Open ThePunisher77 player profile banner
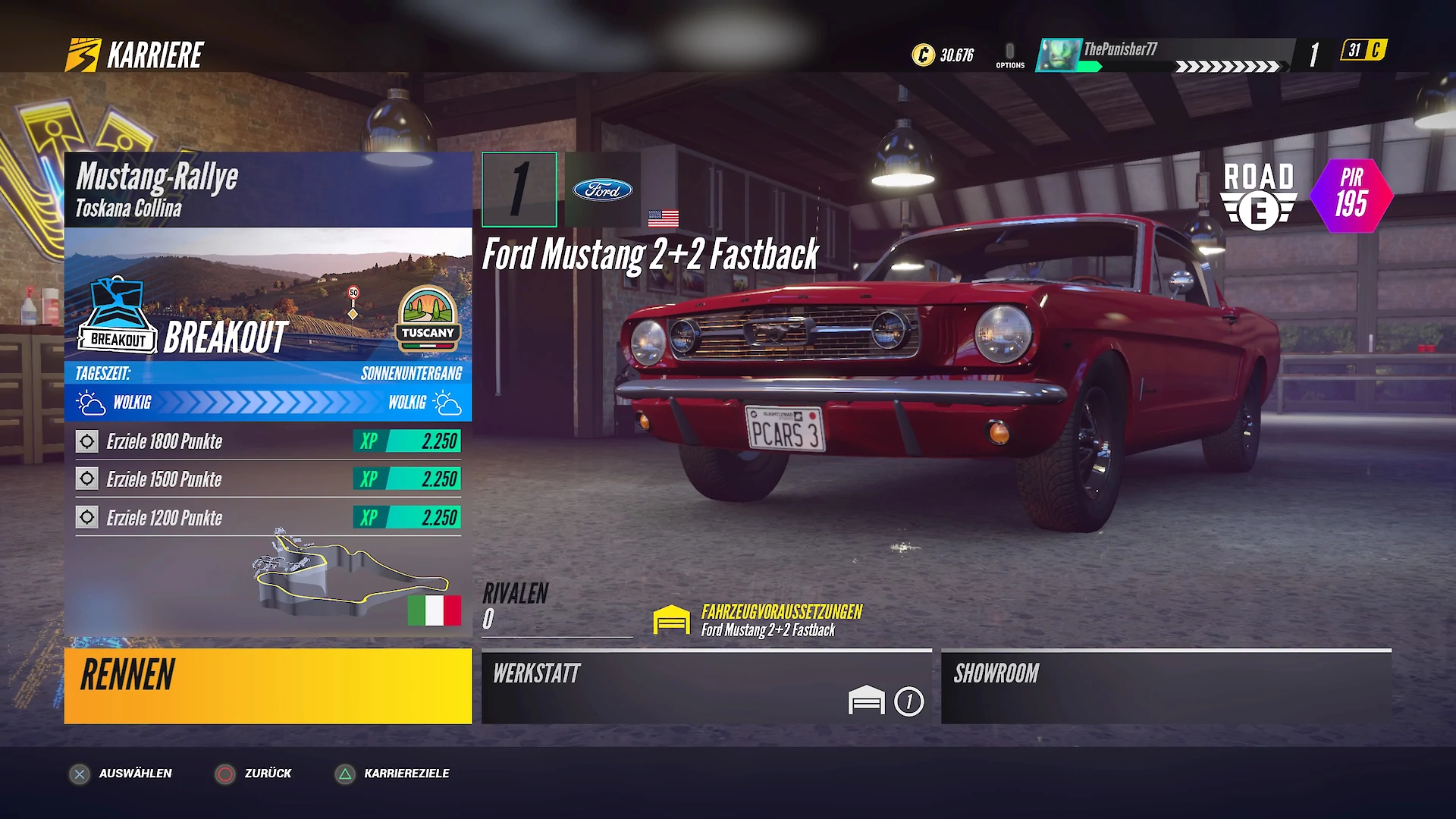Image resolution: width=1456 pixels, height=819 pixels. pyautogui.click(x=1164, y=55)
